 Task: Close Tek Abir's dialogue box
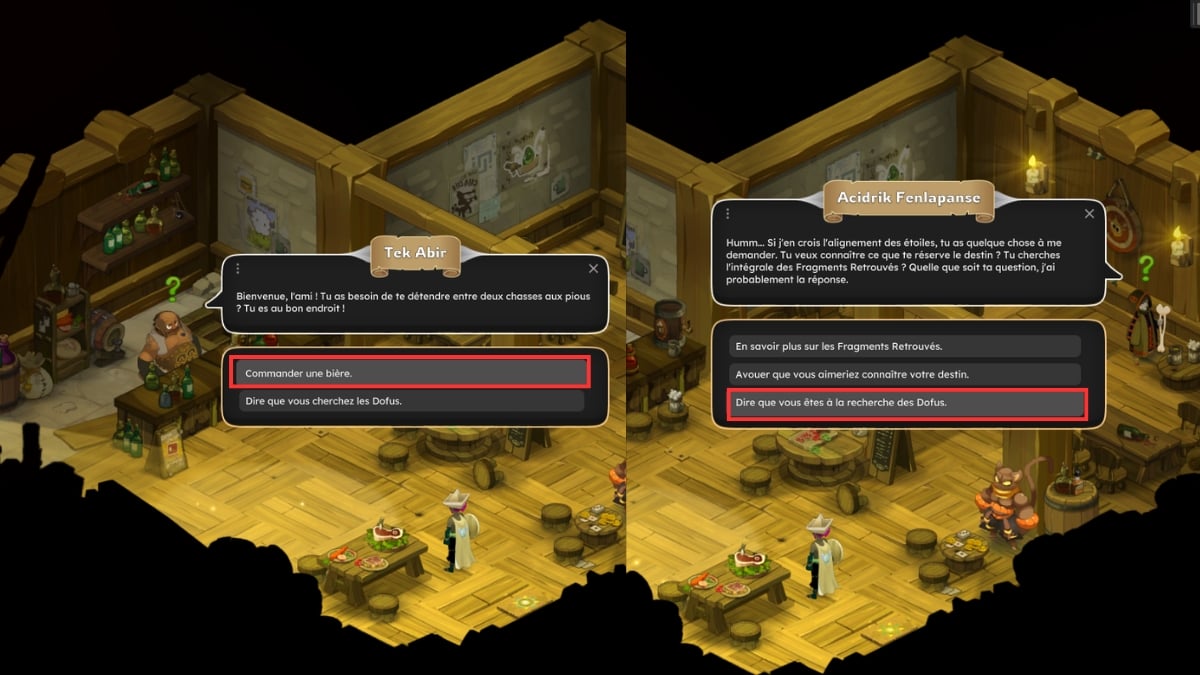tap(594, 268)
